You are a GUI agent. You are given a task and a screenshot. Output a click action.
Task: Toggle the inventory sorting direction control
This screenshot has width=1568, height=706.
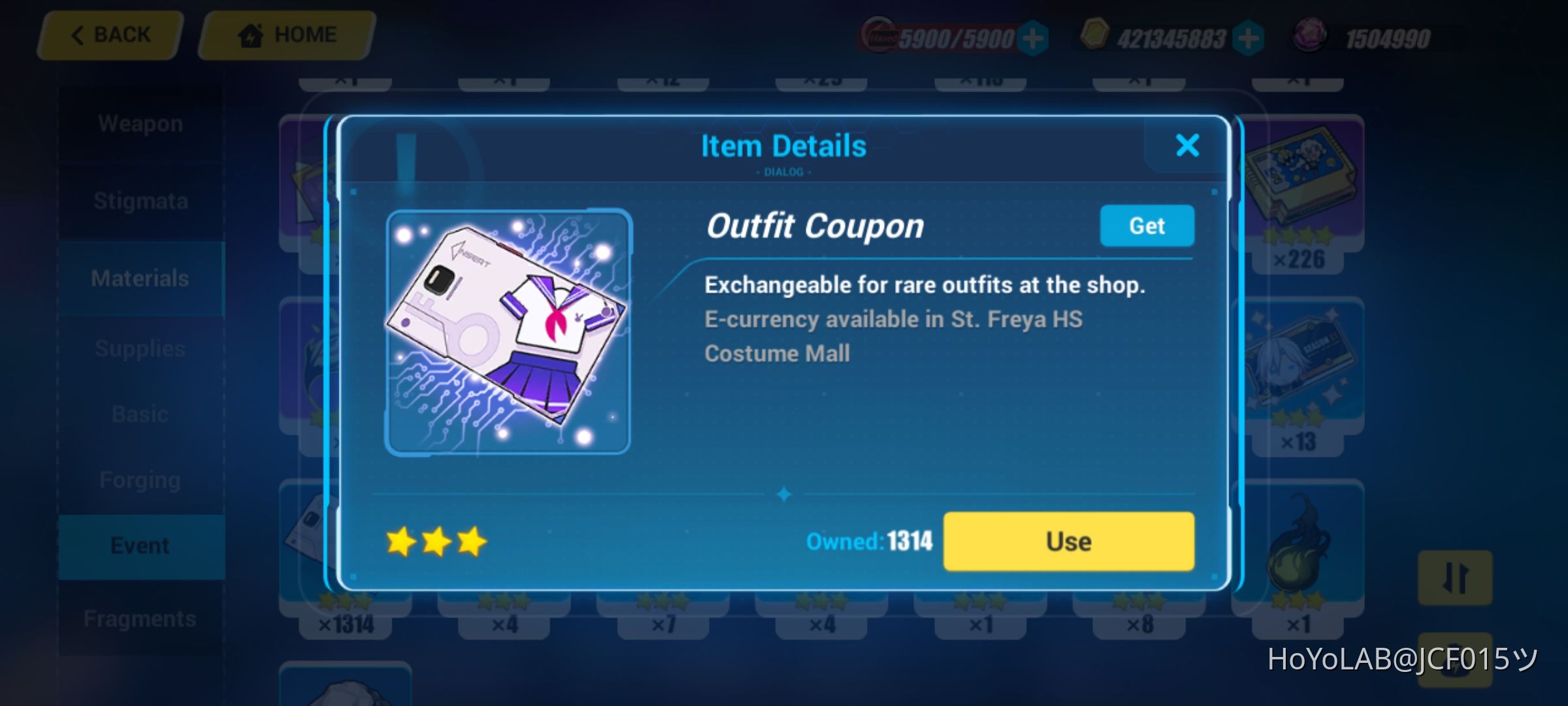click(1454, 579)
